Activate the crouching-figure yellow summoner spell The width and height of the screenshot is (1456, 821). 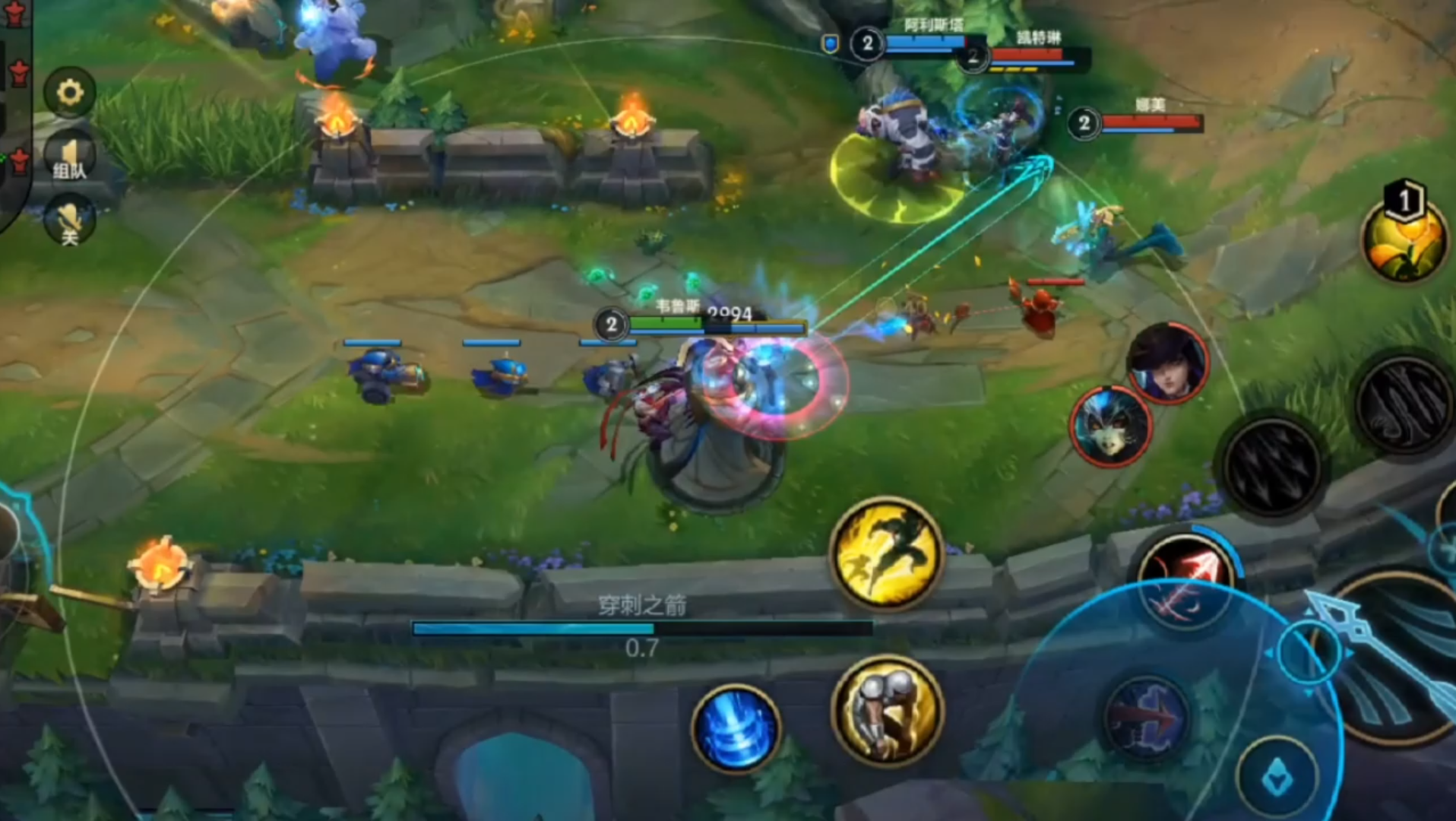point(888,709)
